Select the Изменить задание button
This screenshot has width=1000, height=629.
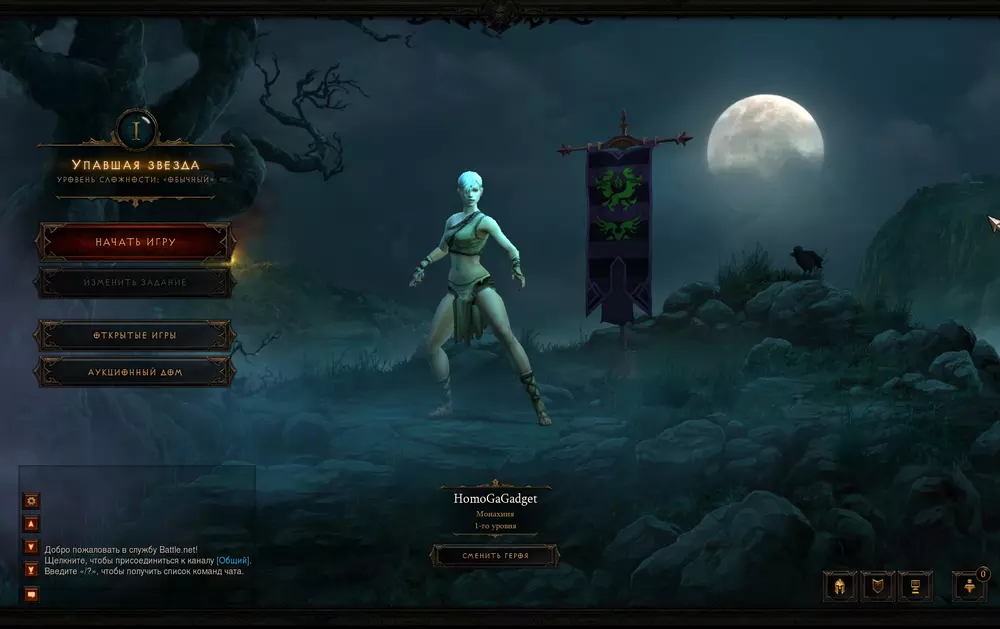coord(135,282)
